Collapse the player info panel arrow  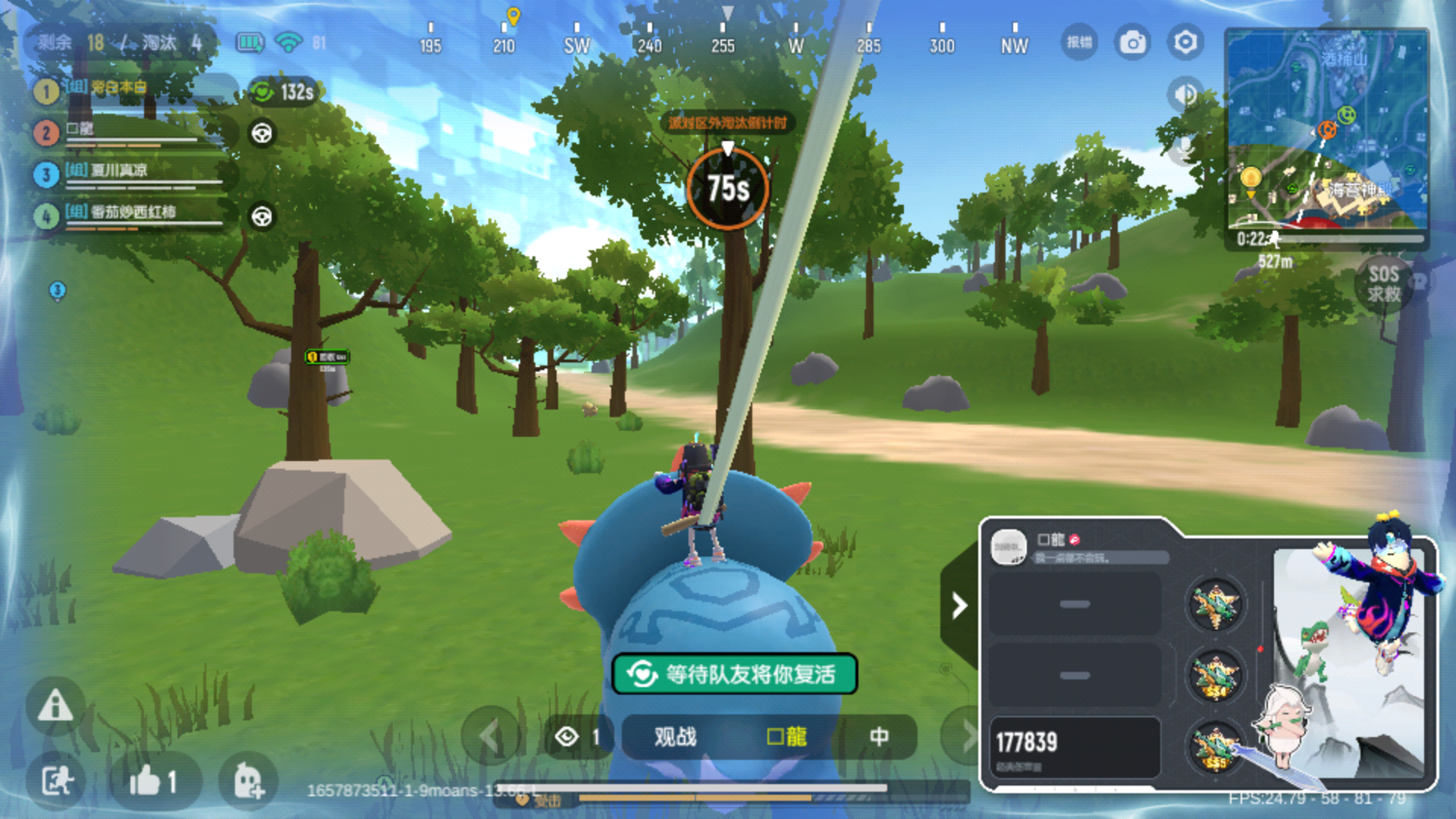(x=959, y=605)
